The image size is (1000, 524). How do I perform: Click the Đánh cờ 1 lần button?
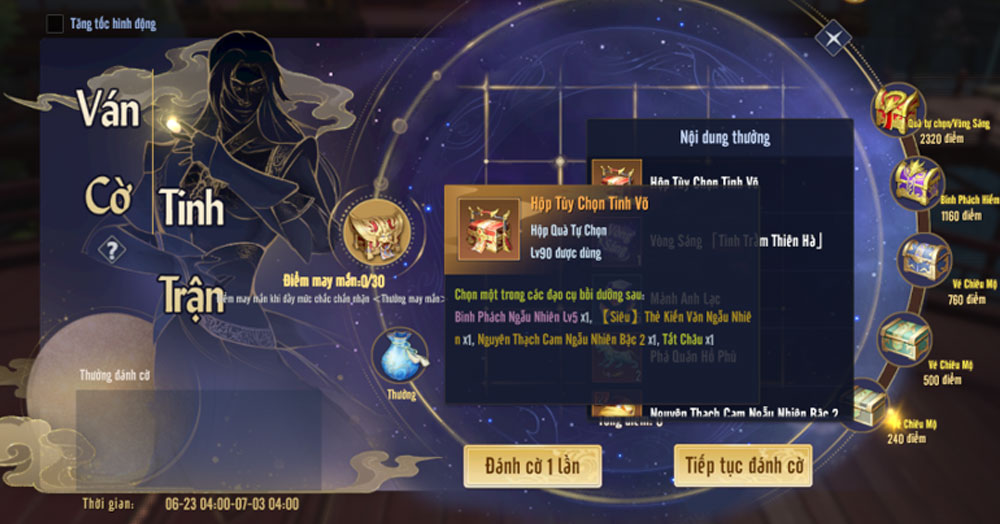[x=532, y=466]
